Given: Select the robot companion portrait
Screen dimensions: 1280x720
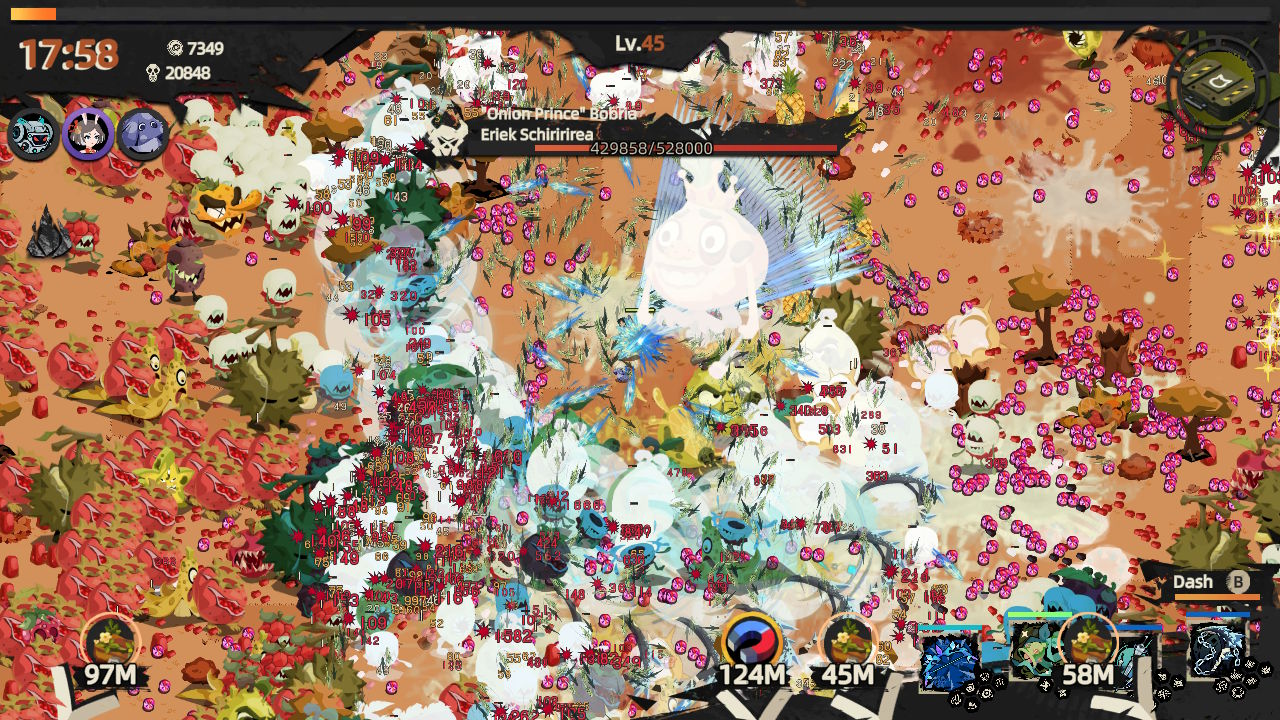Looking at the screenshot, I should [x=32, y=135].
